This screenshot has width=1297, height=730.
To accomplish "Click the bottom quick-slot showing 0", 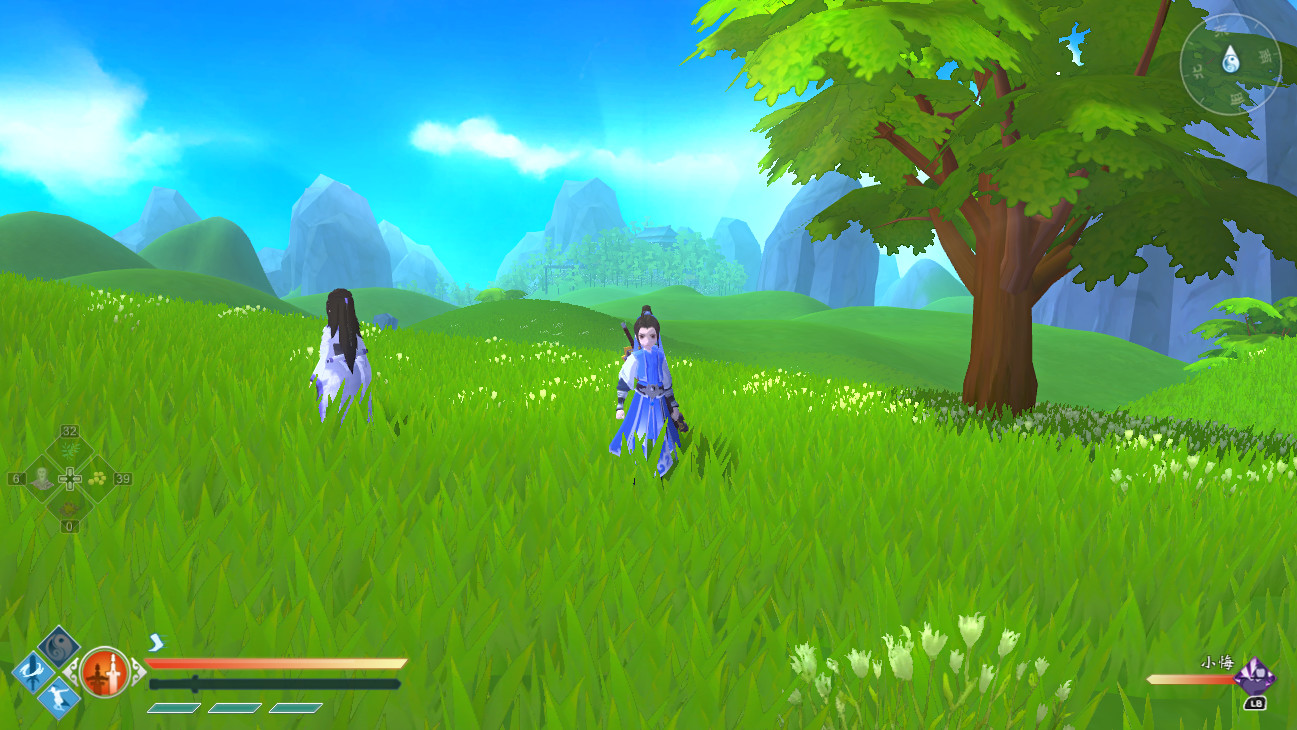I will pos(70,510).
